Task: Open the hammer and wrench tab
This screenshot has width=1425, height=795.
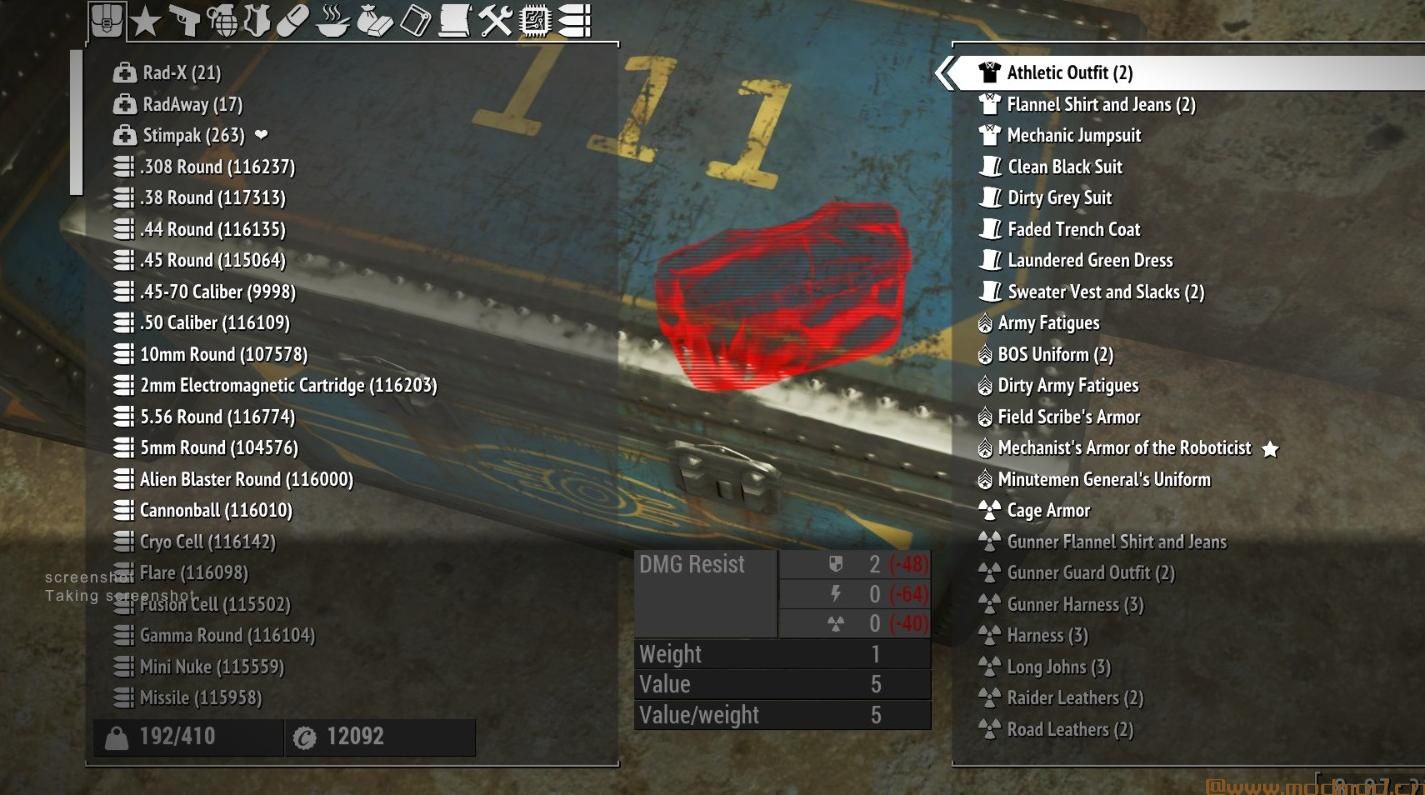Action: pos(495,20)
